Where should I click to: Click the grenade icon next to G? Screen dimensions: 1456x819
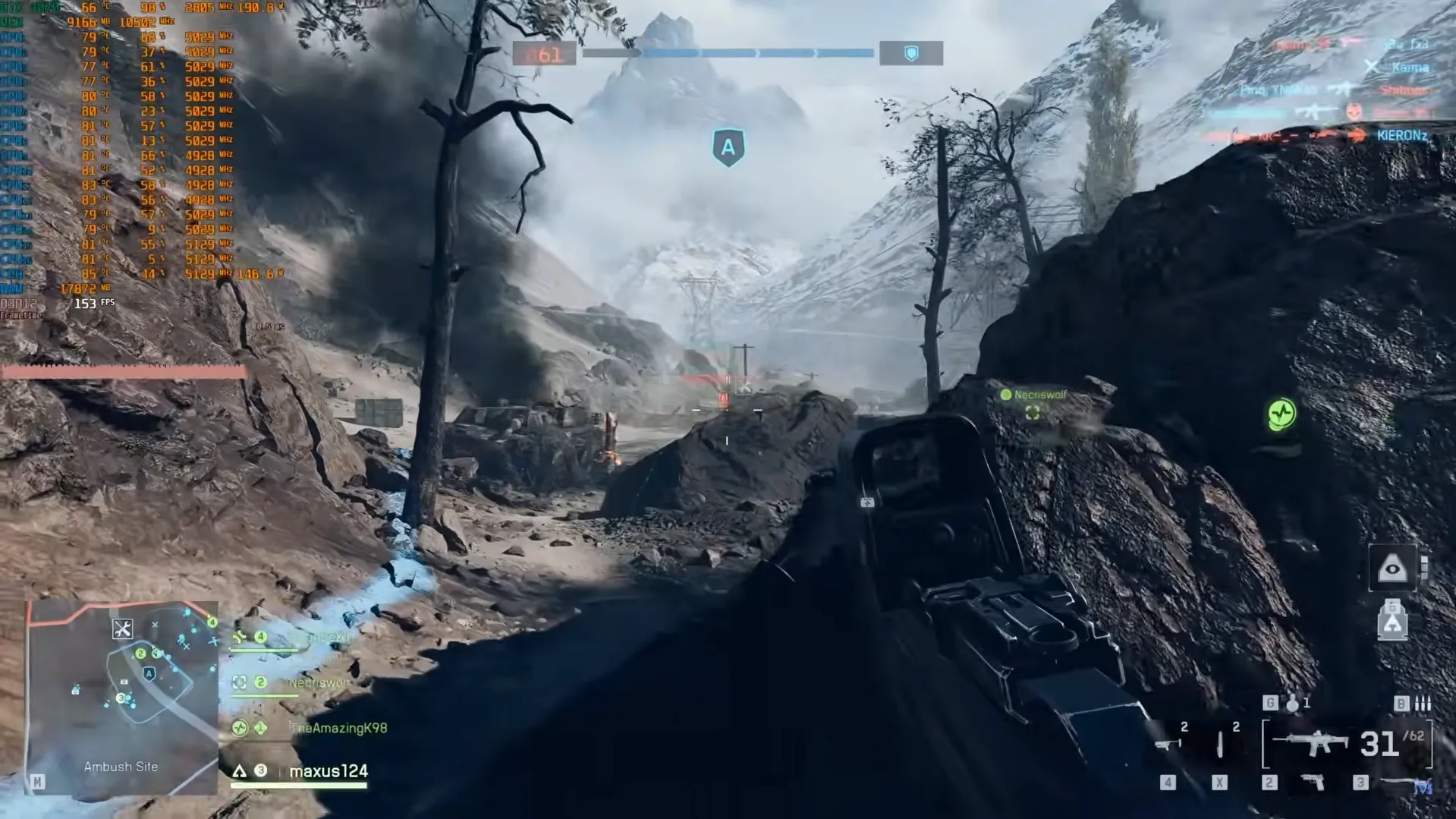[x=1291, y=704]
